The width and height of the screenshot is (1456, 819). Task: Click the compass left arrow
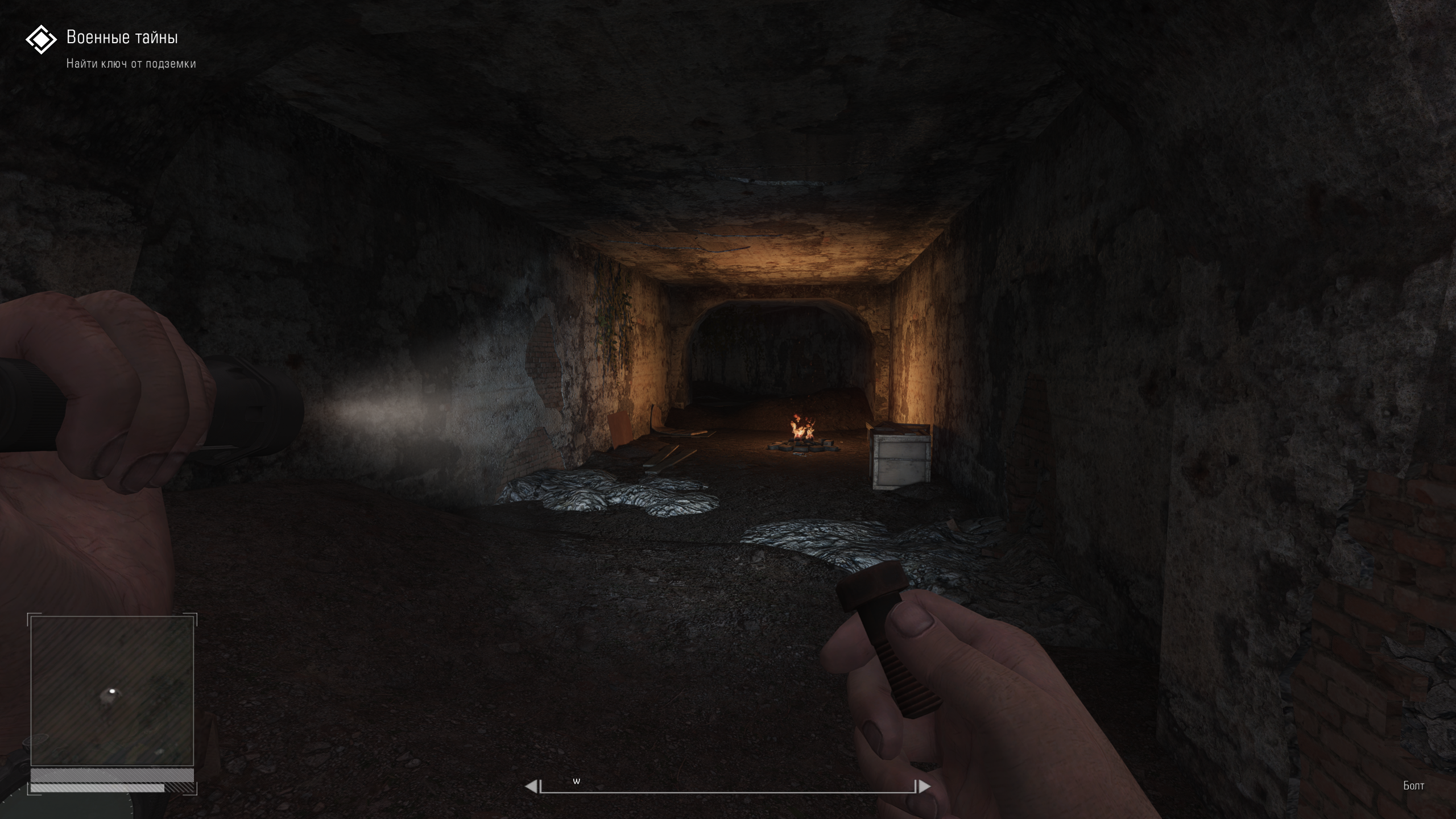[x=530, y=787]
